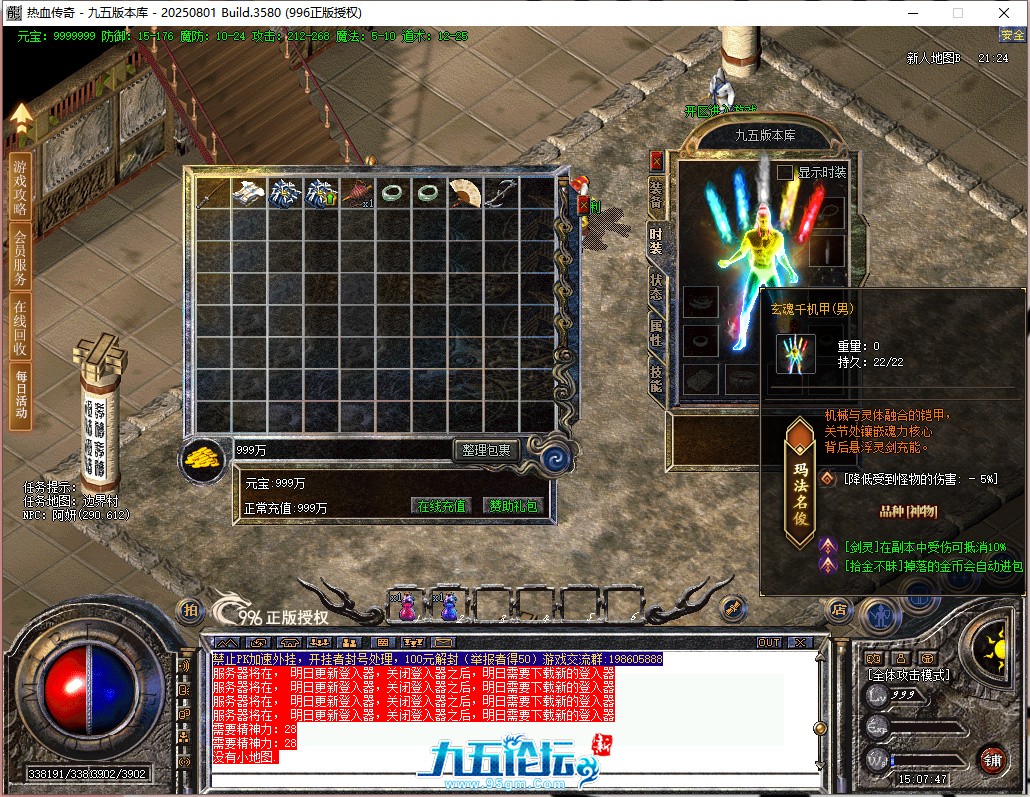Image resolution: width=1030 pixels, height=797 pixels.
Task: Open the 在线回收 side menu
Action: pos(20,327)
